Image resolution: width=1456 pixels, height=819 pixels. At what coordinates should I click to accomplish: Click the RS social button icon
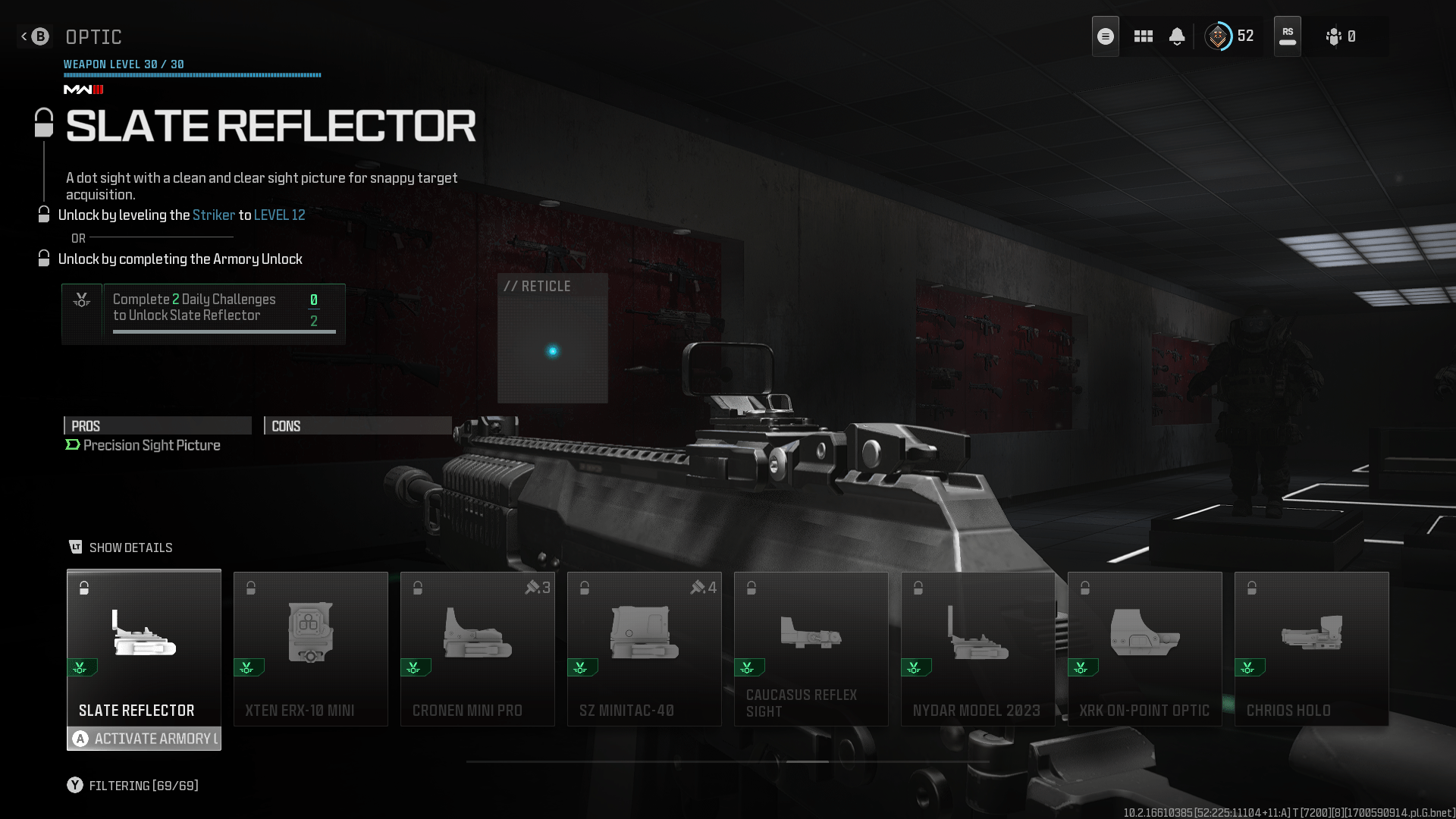[x=1287, y=36]
